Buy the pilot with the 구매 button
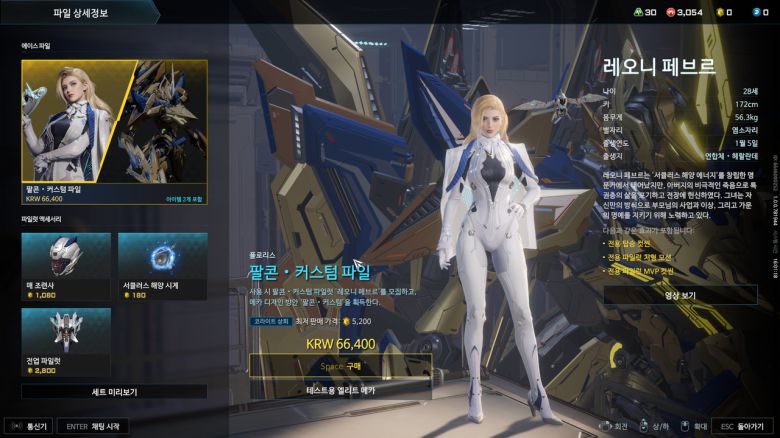 [340, 365]
